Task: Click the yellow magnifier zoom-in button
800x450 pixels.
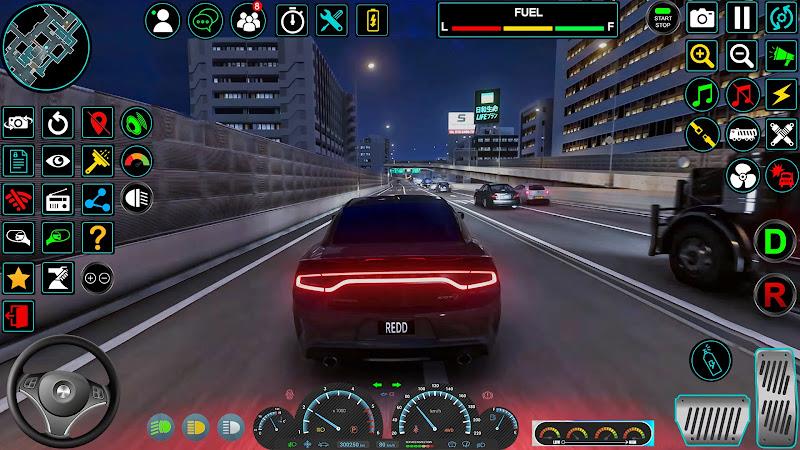Action: point(702,56)
